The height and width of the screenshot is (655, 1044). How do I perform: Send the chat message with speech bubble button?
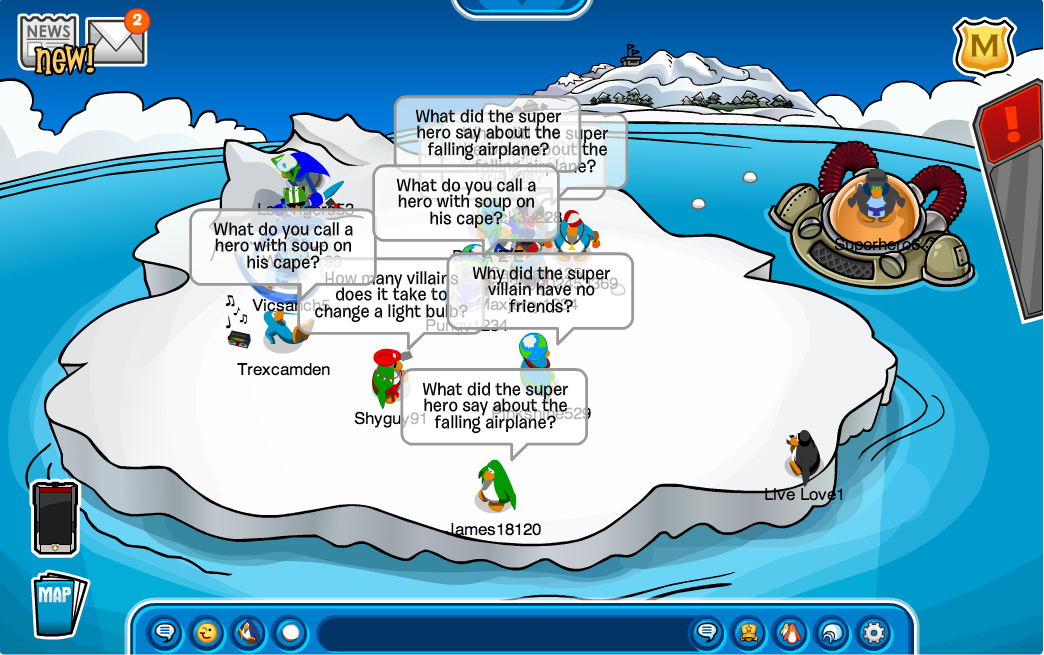tap(707, 632)
